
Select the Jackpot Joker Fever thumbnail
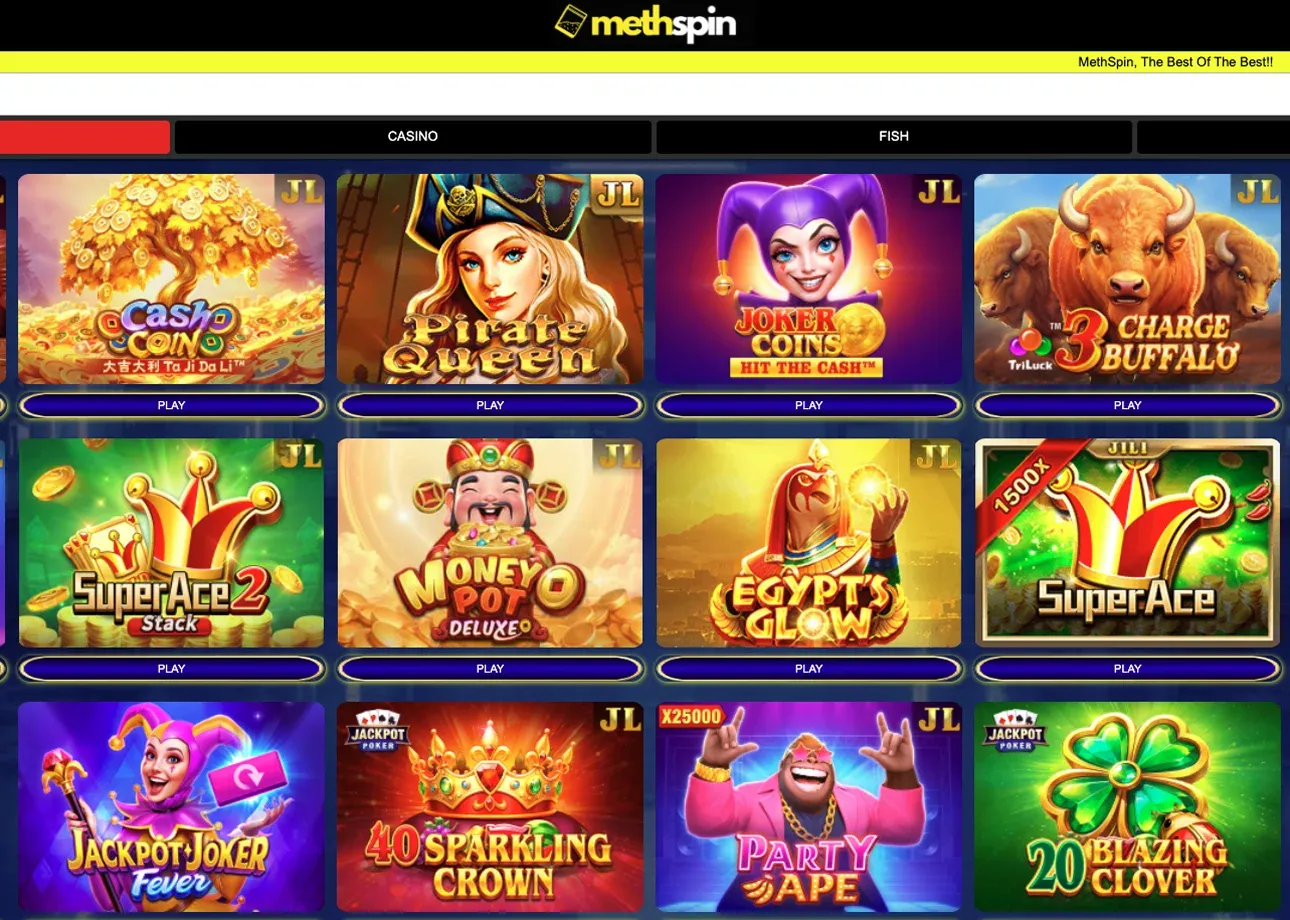(171, 806)
